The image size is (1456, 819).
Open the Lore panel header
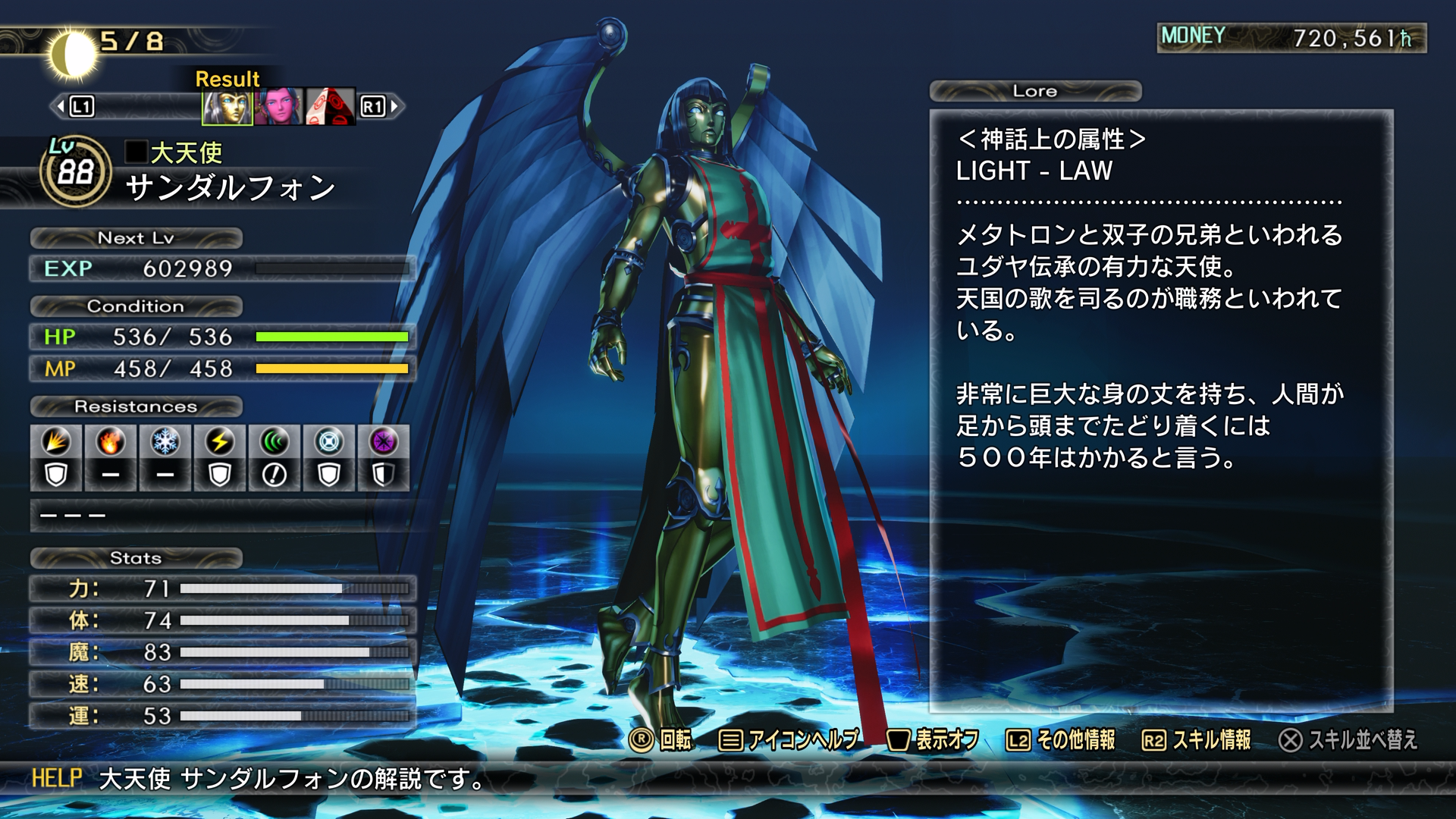(x=1035, y=91)
